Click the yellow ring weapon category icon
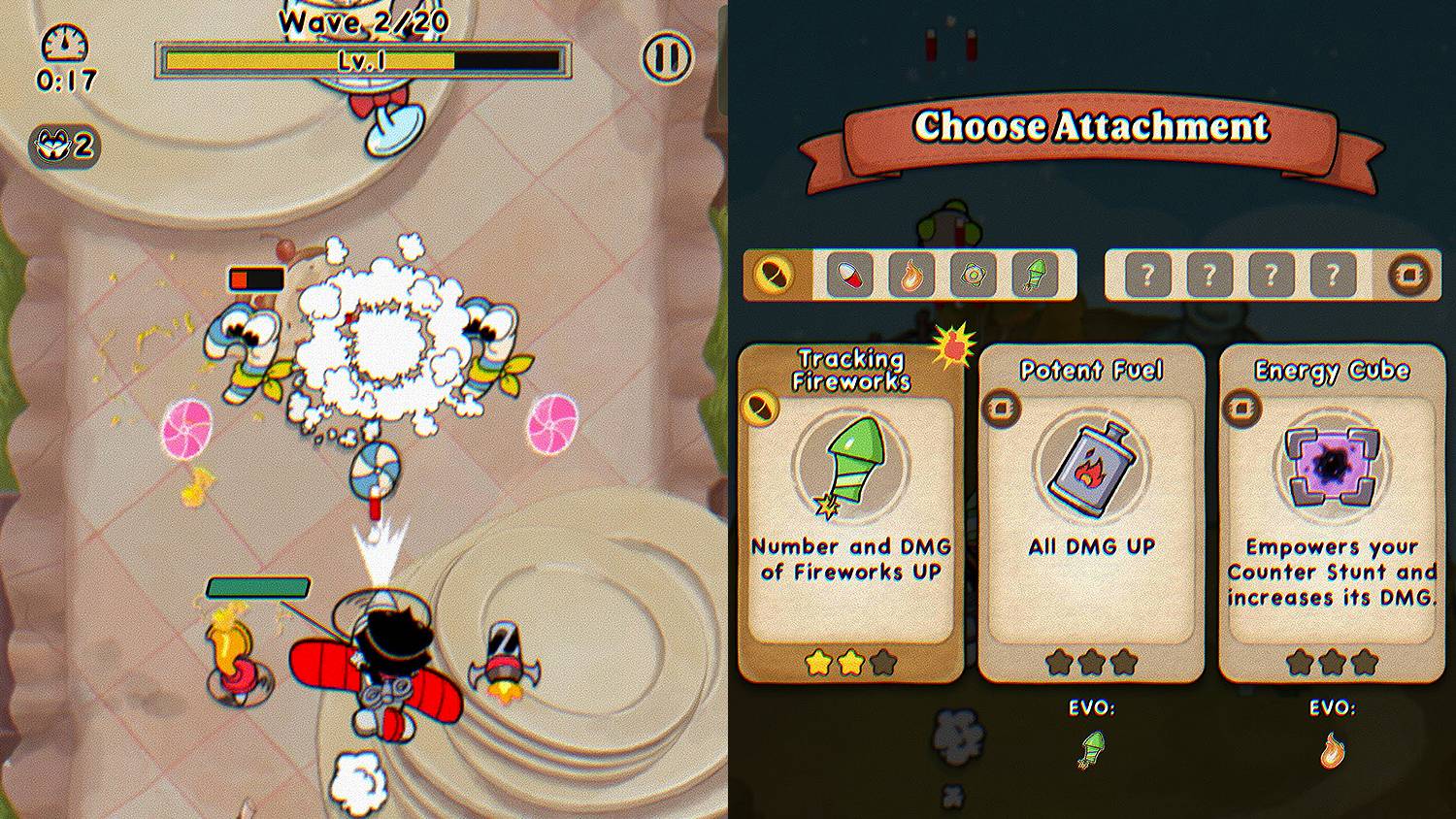This screenshot has height=819, width=1456. (776, 275)
